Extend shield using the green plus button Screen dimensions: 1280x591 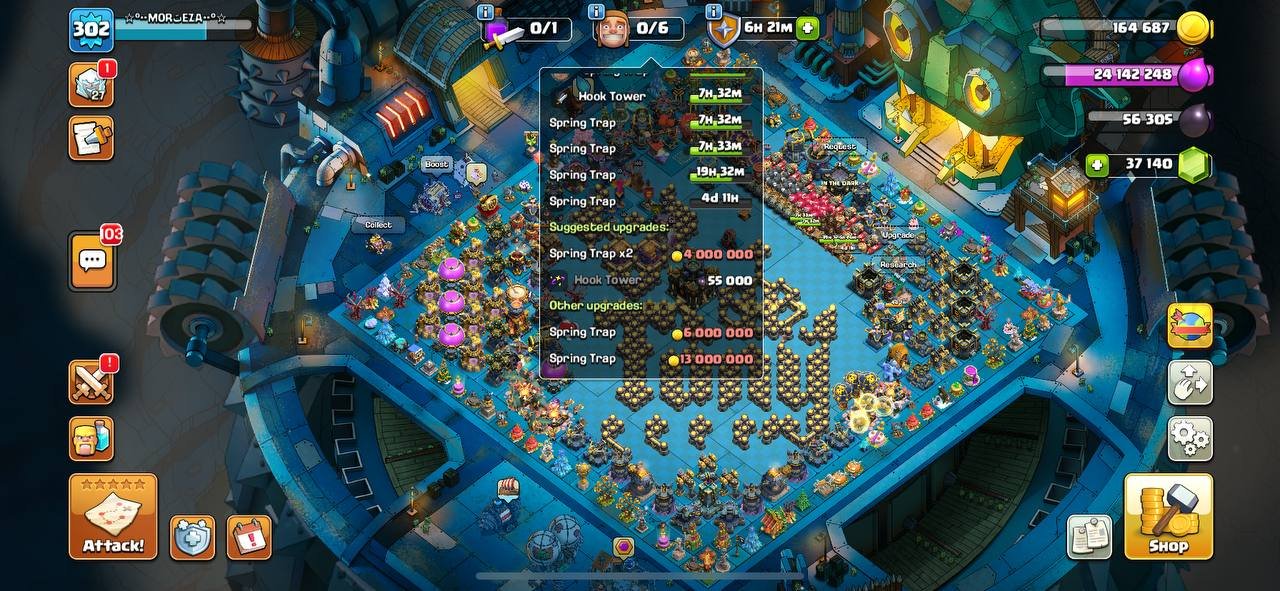coord(808,28)
